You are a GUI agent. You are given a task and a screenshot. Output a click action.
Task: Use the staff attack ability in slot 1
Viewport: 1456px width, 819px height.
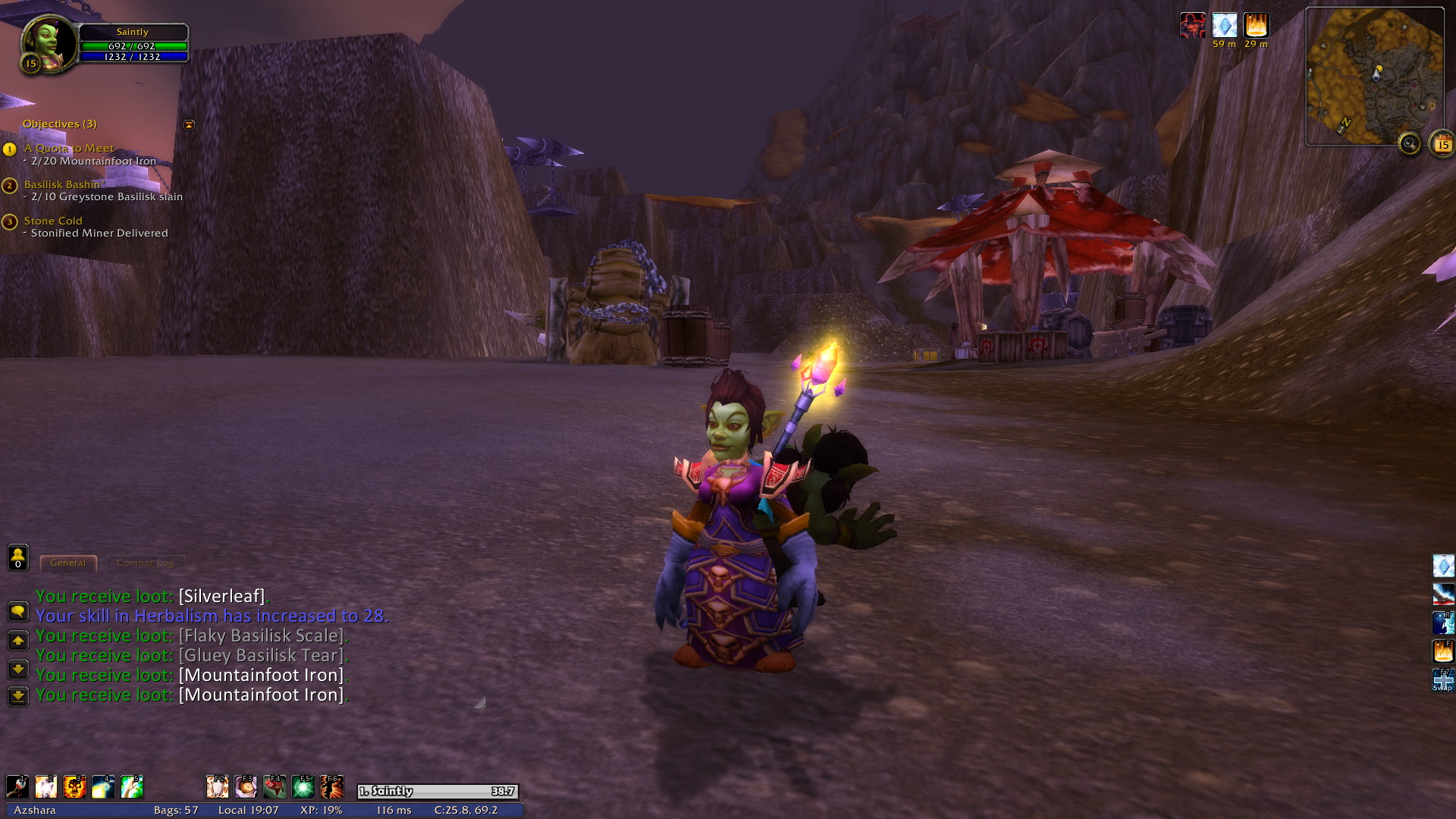(17, 786)
